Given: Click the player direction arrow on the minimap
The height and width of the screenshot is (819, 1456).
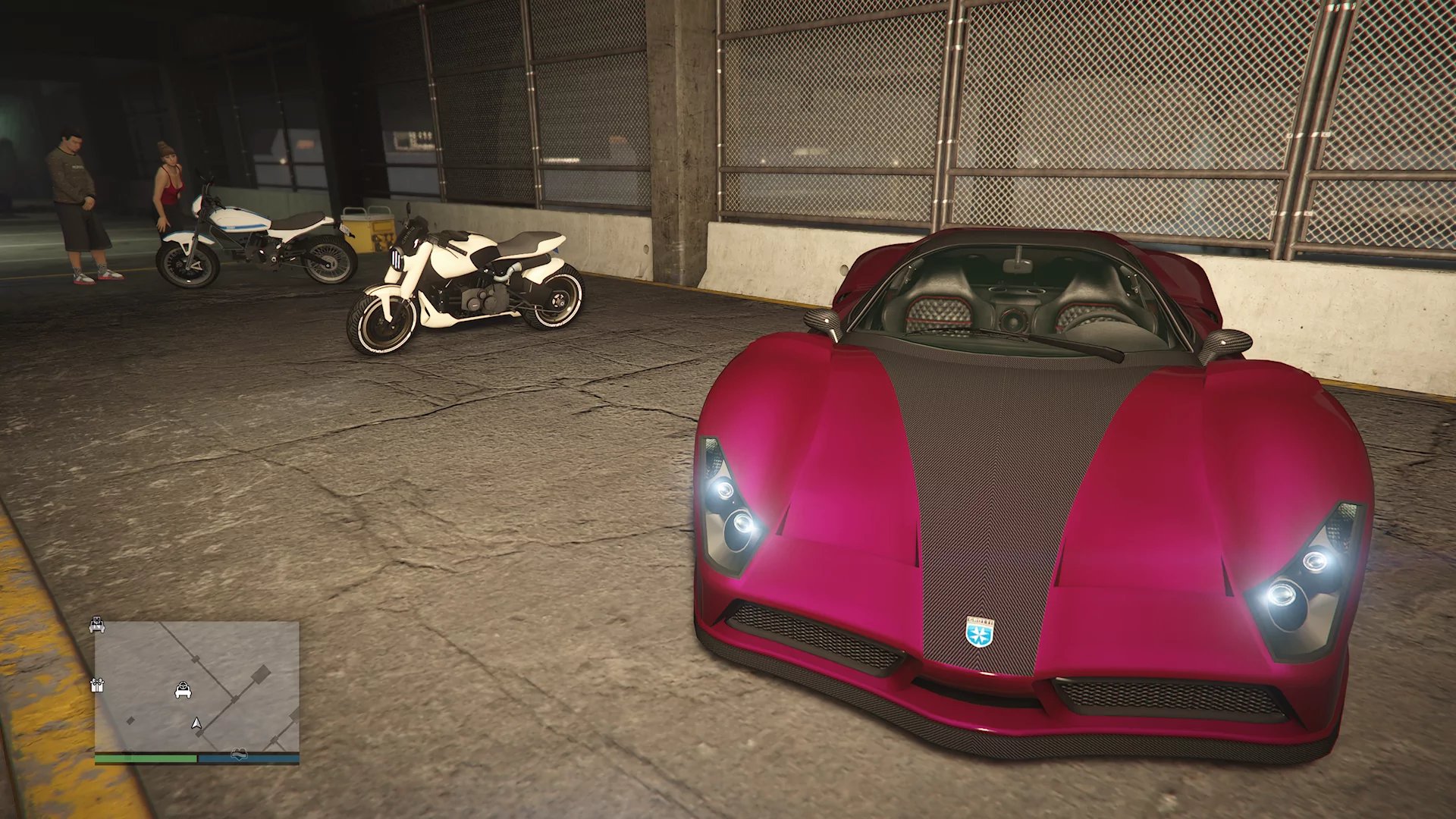Looking at the screenshot, I should [x=196, y=724].
